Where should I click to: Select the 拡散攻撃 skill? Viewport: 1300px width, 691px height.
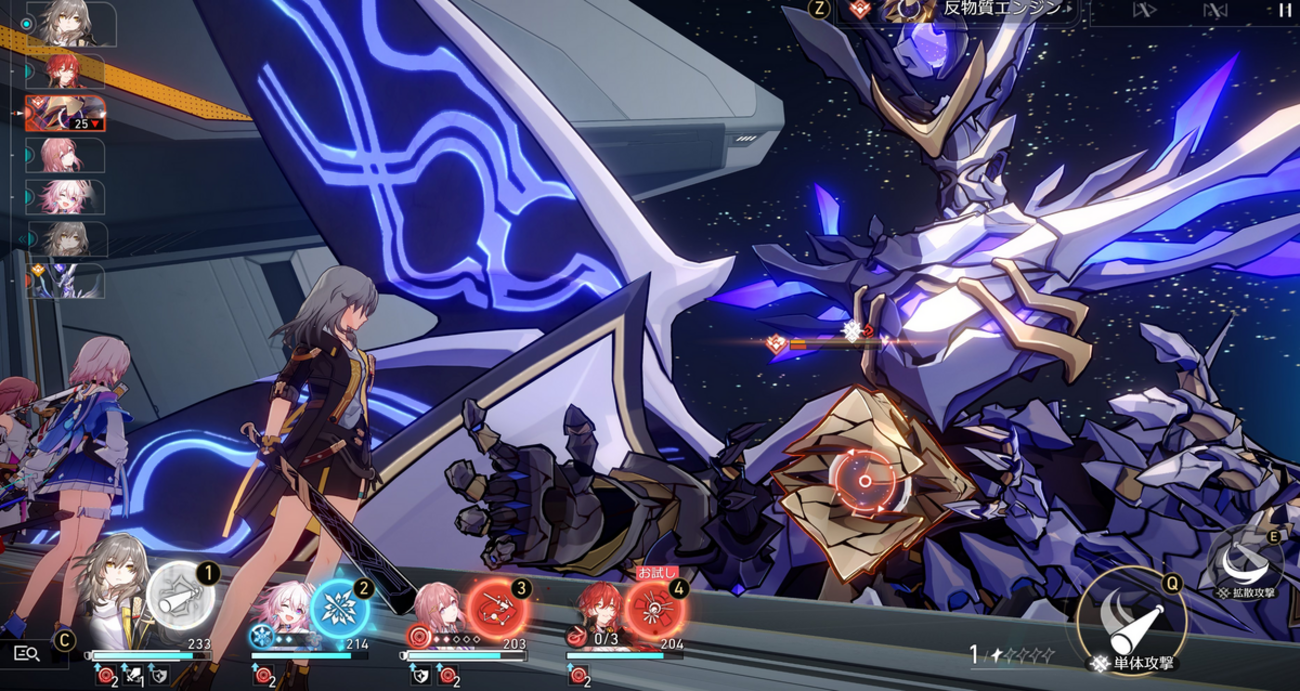(x=1245, y=556)
